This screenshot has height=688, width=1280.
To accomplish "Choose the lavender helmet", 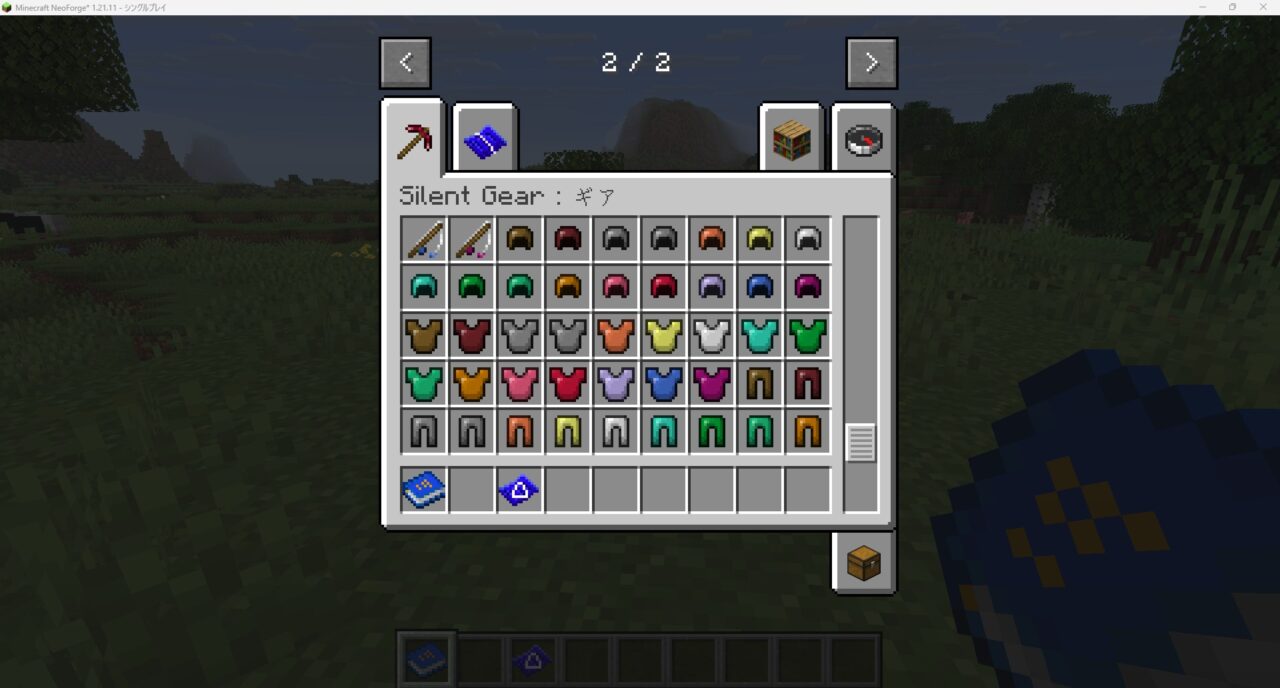I will (x=711, y=287).
